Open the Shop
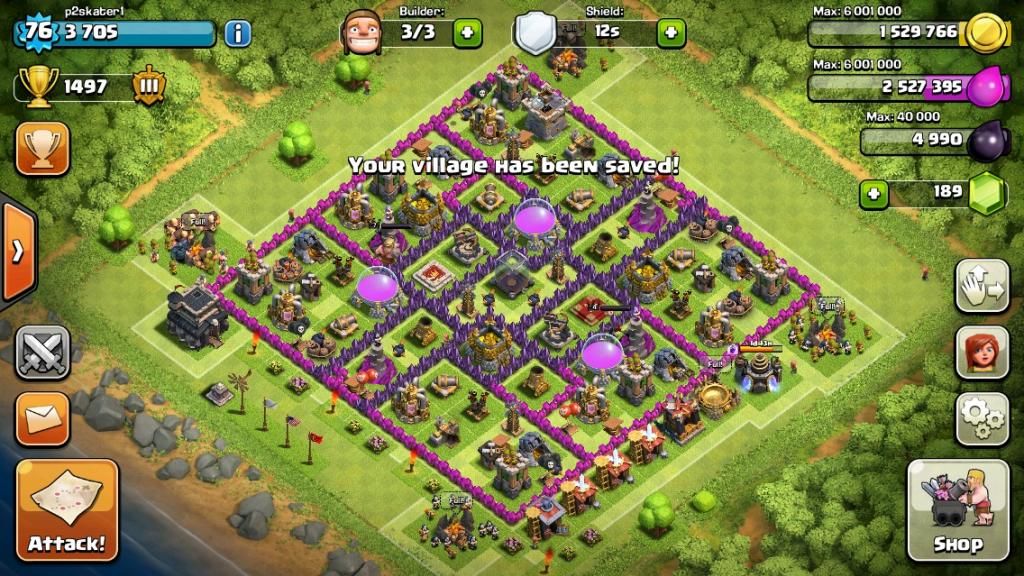The image size is (1024, 576). pos(957,509)
